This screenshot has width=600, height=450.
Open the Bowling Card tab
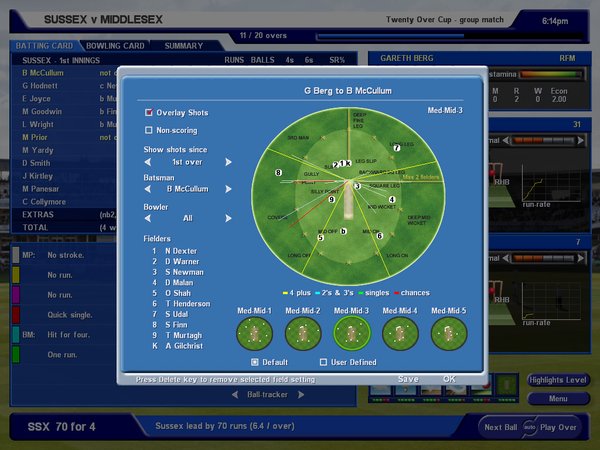click(115, 46)
